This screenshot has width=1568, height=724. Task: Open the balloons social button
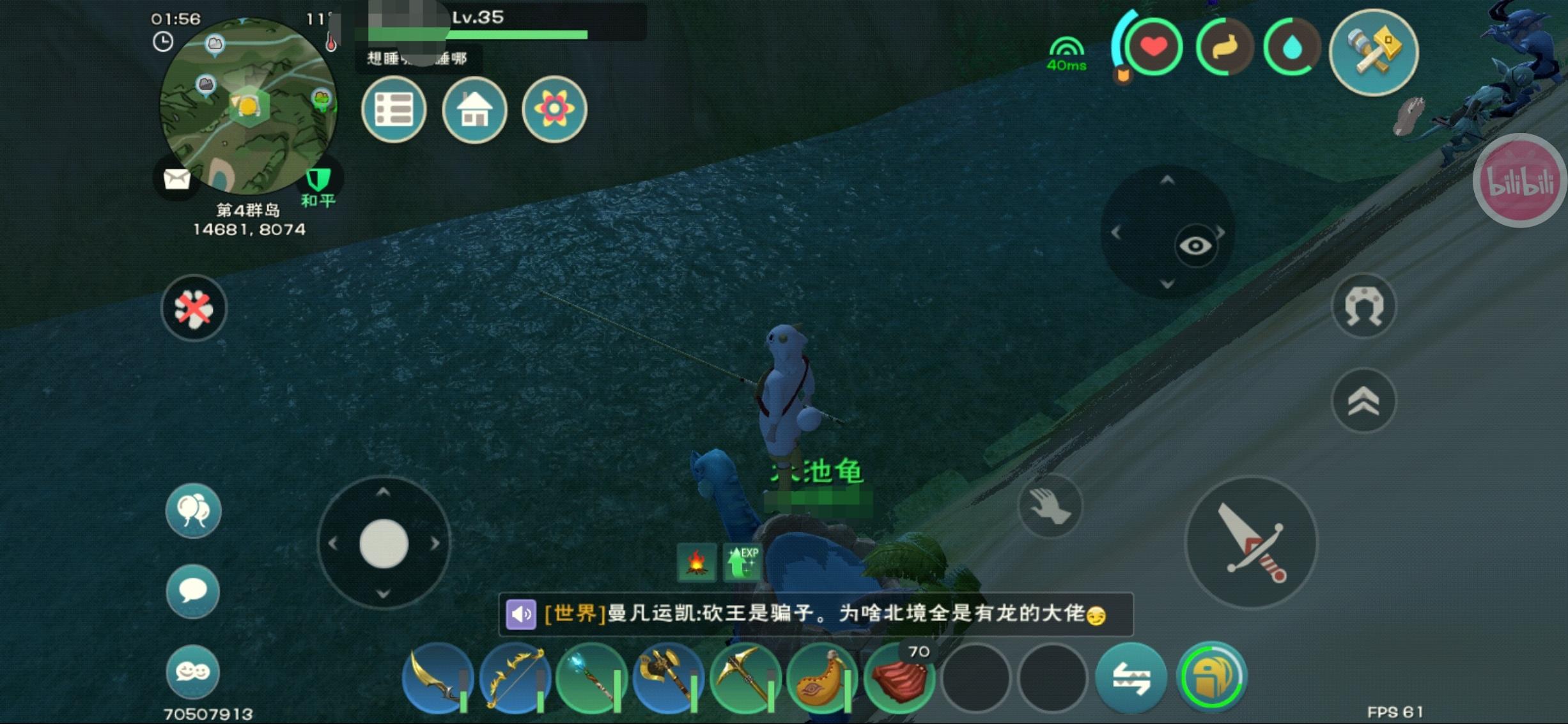tap(193, 511)
